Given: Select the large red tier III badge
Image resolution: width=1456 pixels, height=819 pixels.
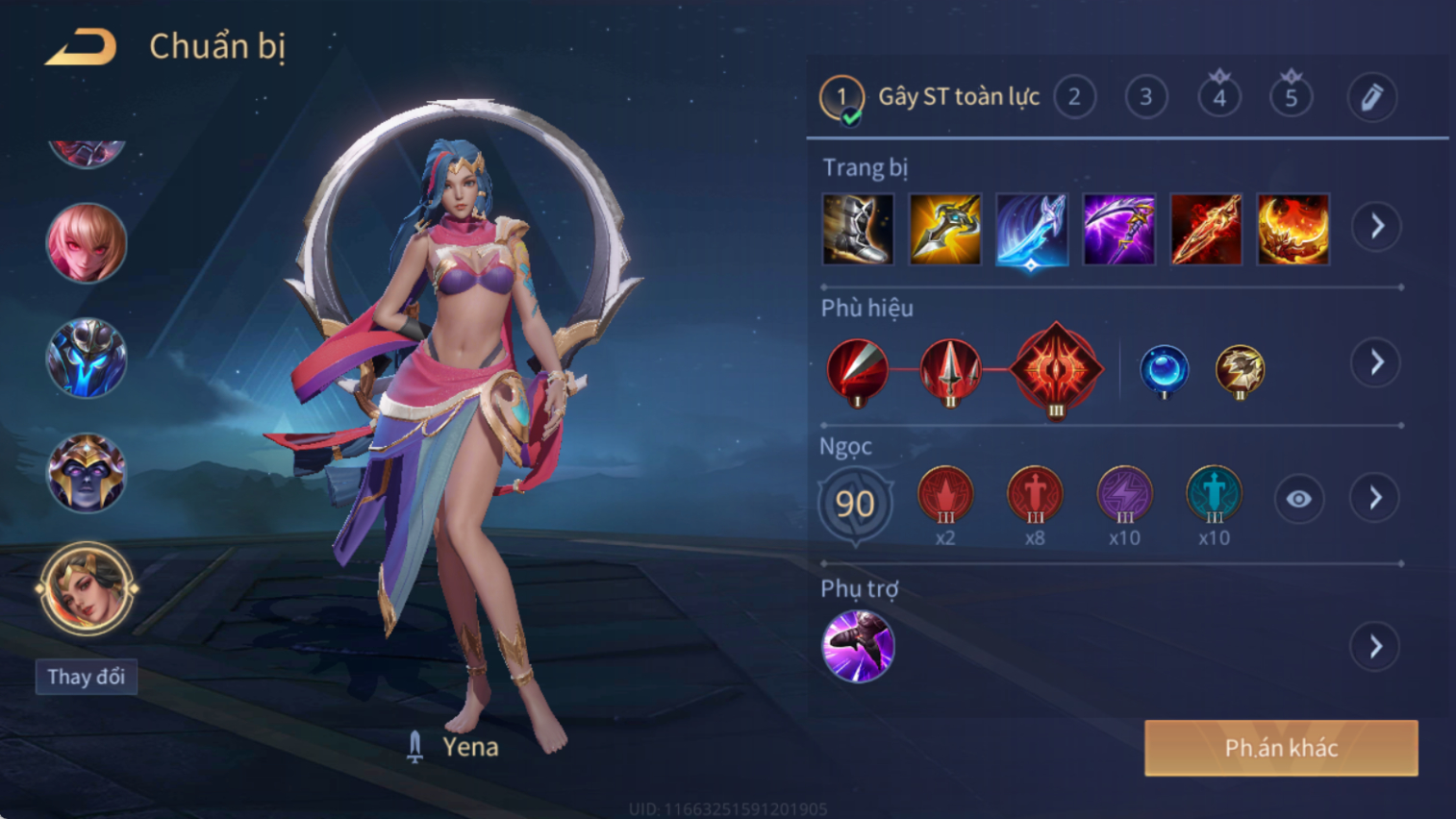Looking at the screenshot, I should point(1055,369).
